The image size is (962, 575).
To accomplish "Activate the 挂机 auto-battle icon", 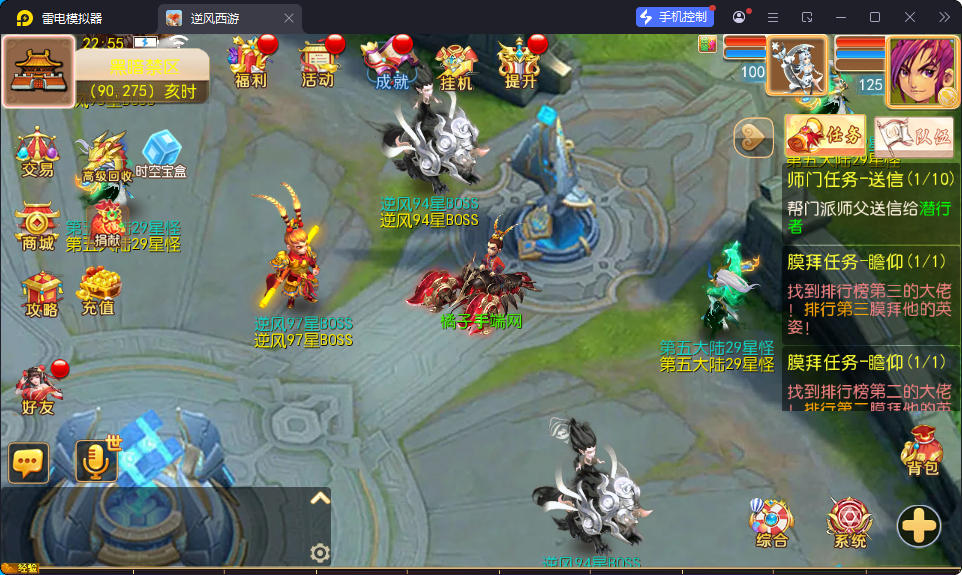I will pos(456,65).
